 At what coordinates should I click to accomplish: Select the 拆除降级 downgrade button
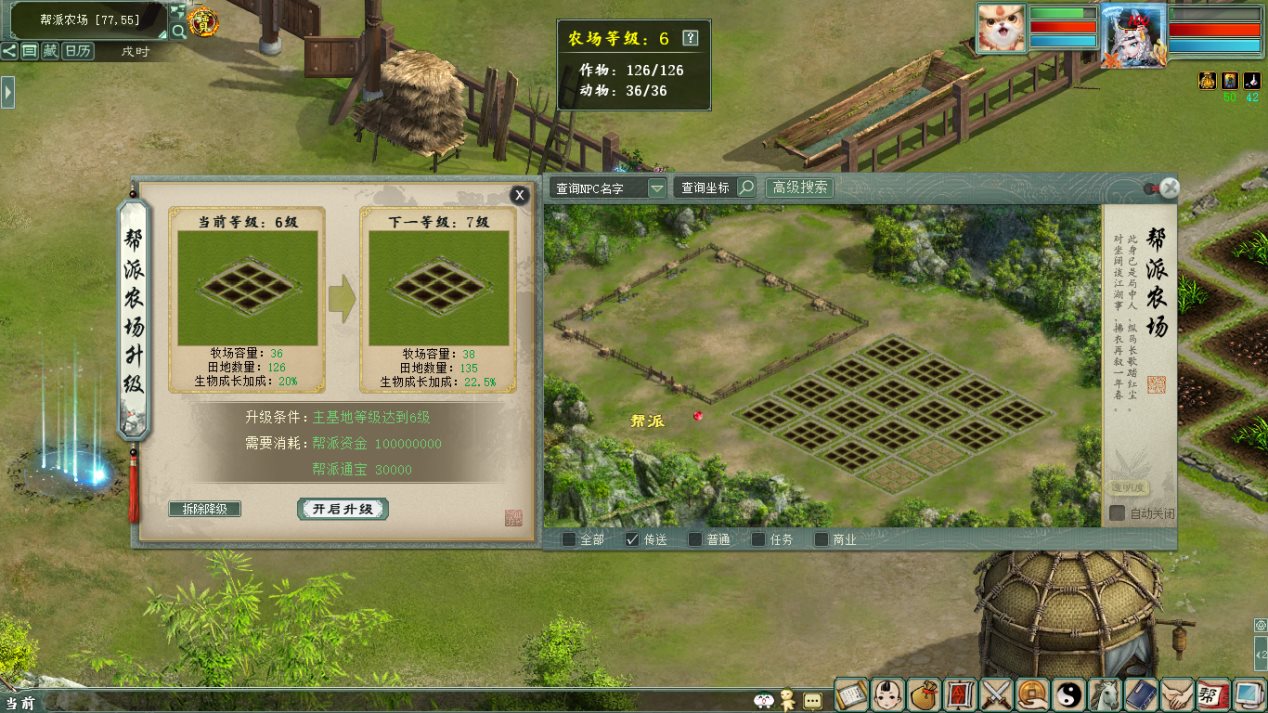pyautogui.click(x=205, y=509)
